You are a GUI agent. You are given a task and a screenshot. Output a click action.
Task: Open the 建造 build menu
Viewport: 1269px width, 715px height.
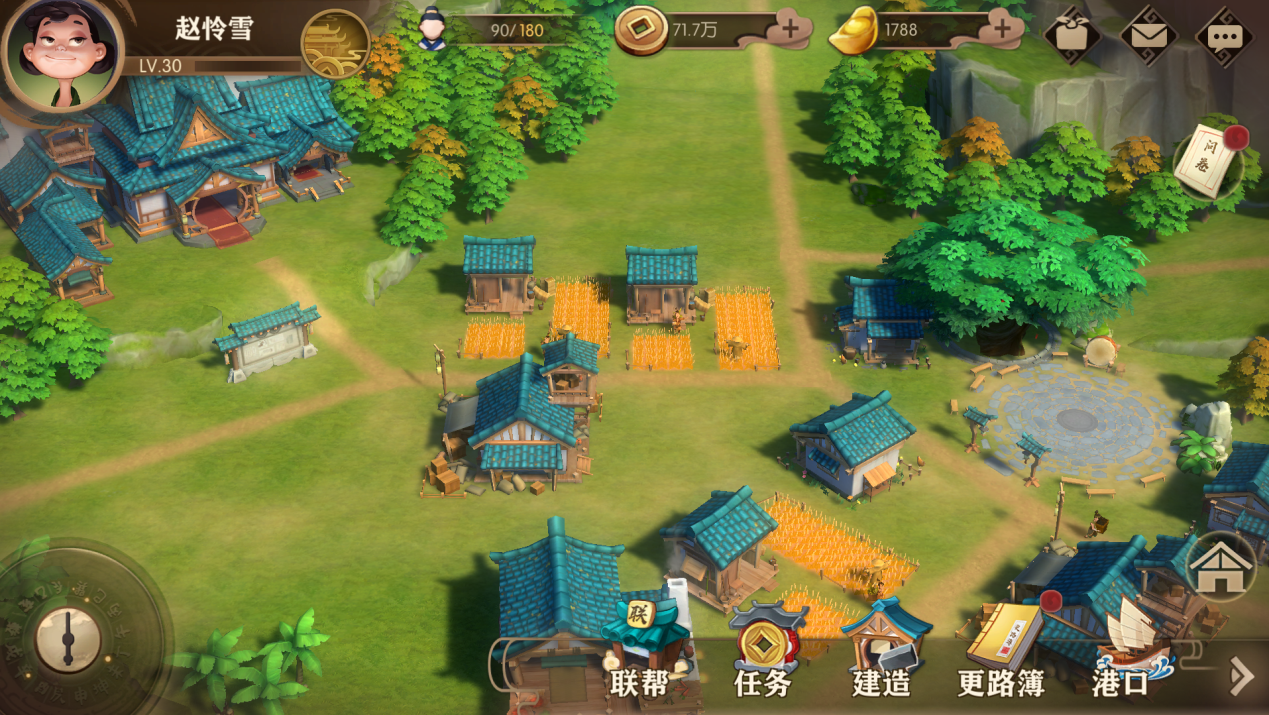[x=882, y=650]
